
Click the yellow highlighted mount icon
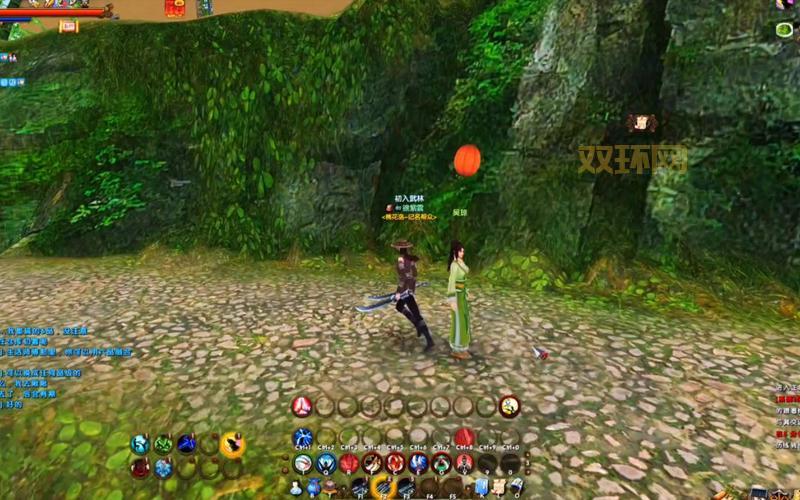[x=232, y=443]
